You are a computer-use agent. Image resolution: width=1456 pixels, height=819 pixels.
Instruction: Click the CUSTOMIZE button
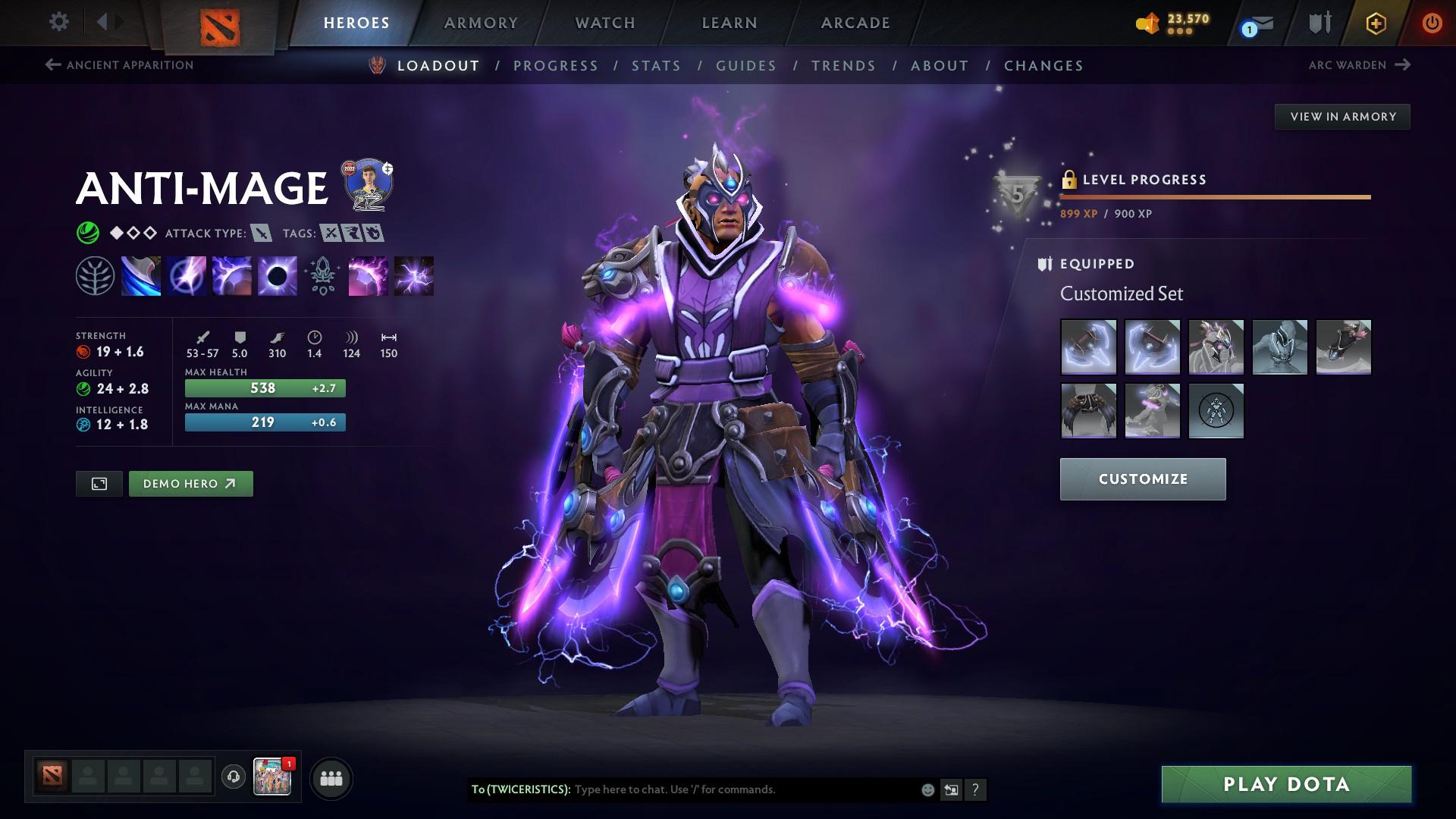pos(1142,479)
